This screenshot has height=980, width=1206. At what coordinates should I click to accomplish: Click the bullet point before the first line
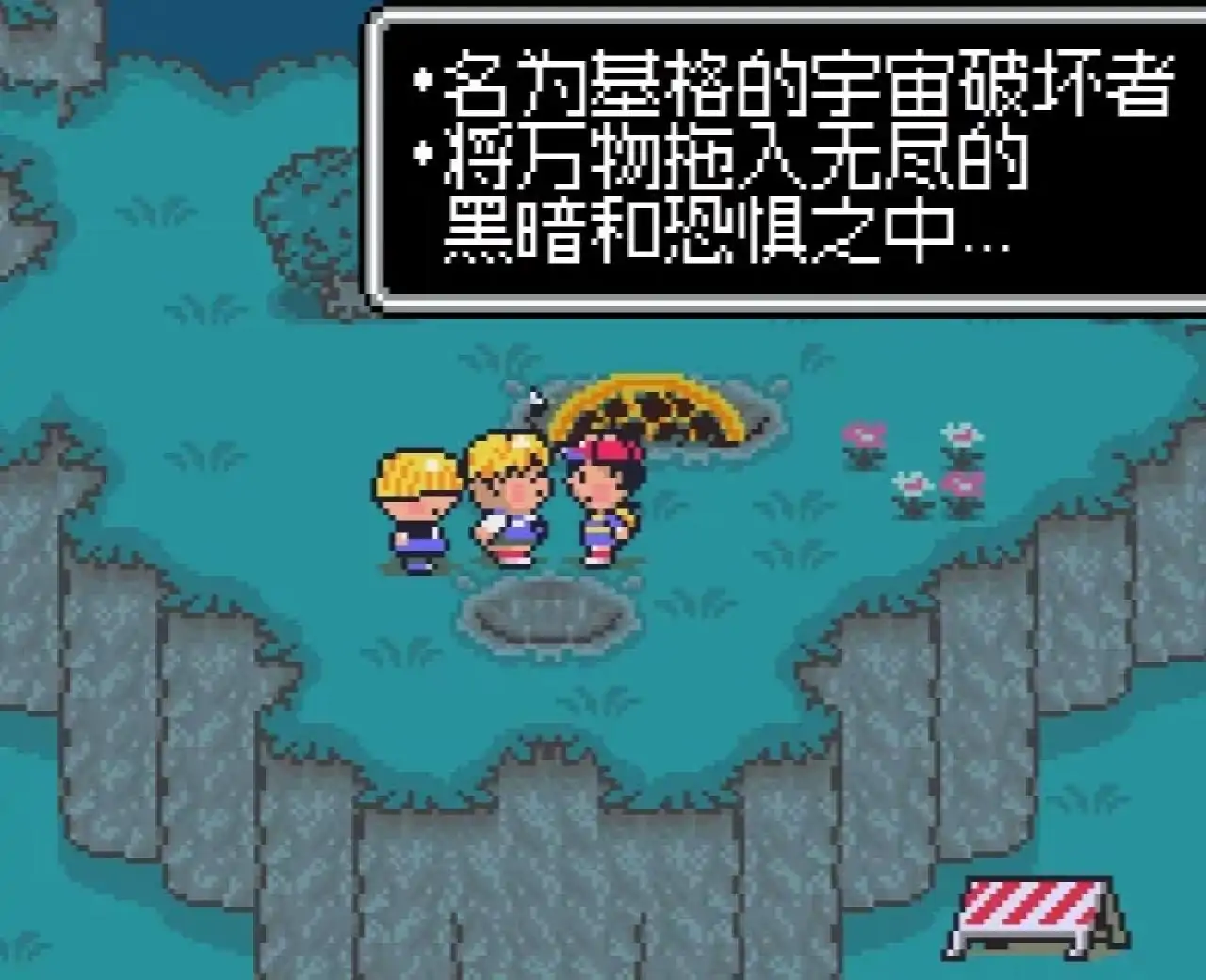pyautogui.click(x=424, y=80)
